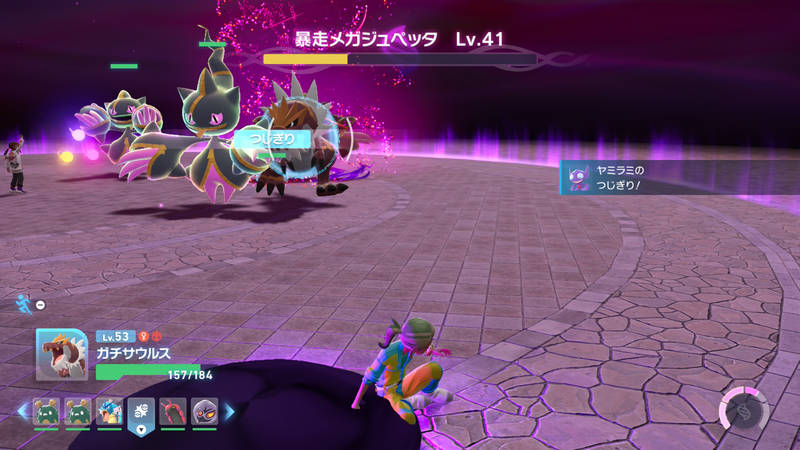
Task: Activate the Mega Evolution gauge icon
Action: (743, 409)
